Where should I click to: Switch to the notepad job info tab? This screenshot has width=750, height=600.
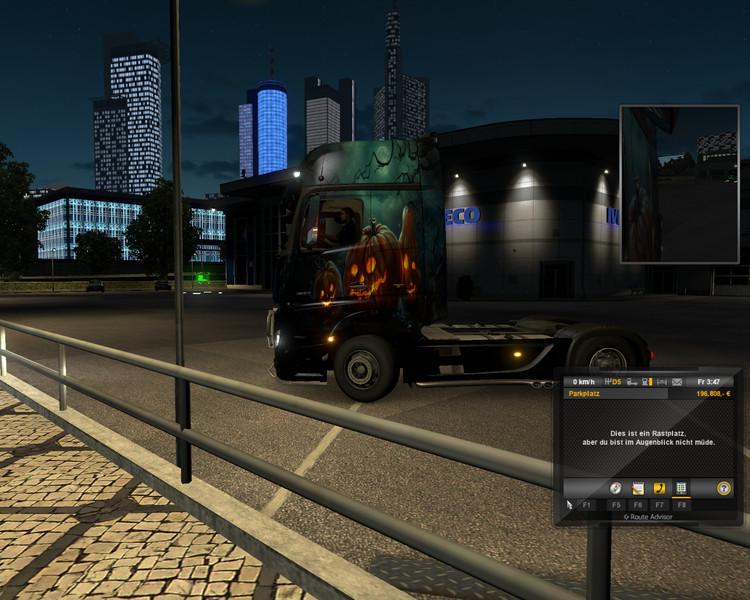[x=638, y=488]
